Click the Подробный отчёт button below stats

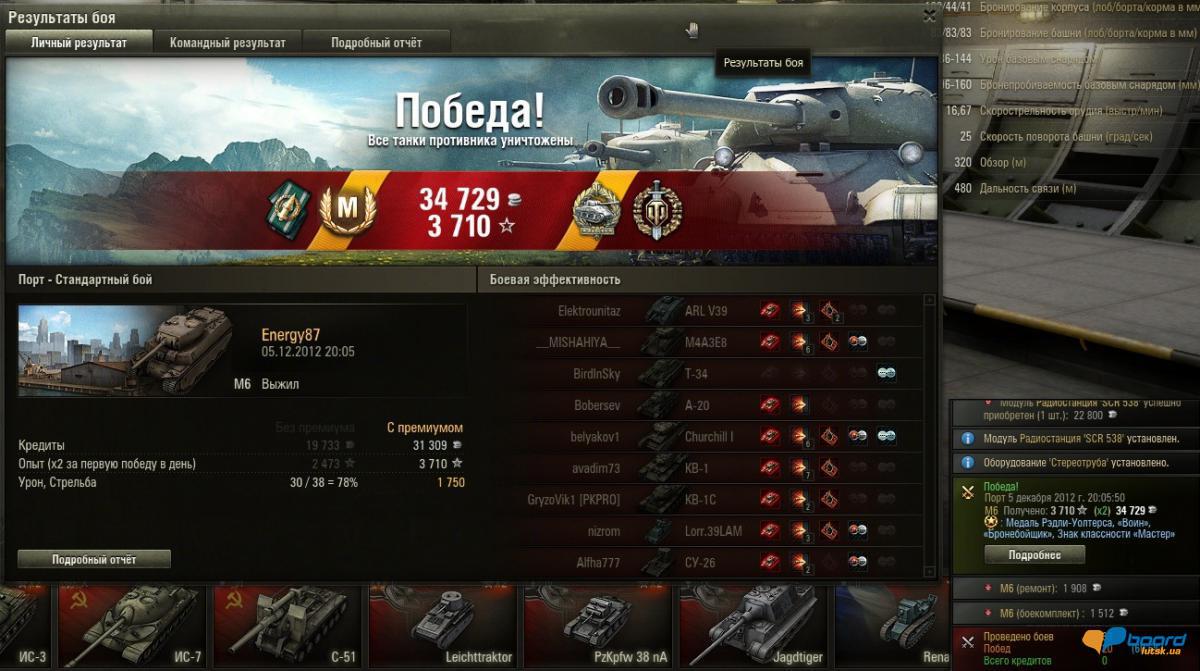[x=94, y=559]
